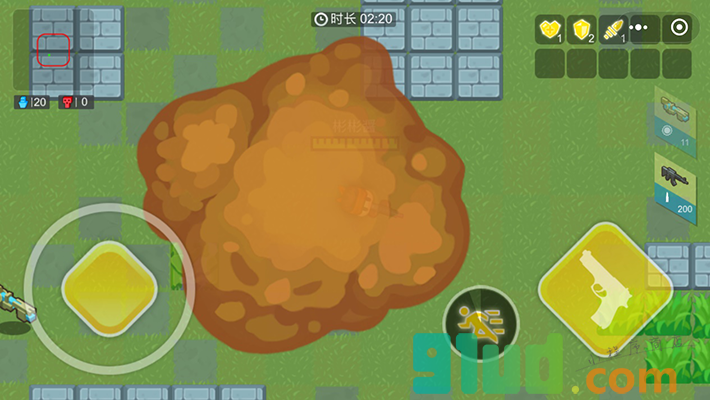Use the golden heart health item
Viewport: 710px width, 400px height.
(549, 30)
